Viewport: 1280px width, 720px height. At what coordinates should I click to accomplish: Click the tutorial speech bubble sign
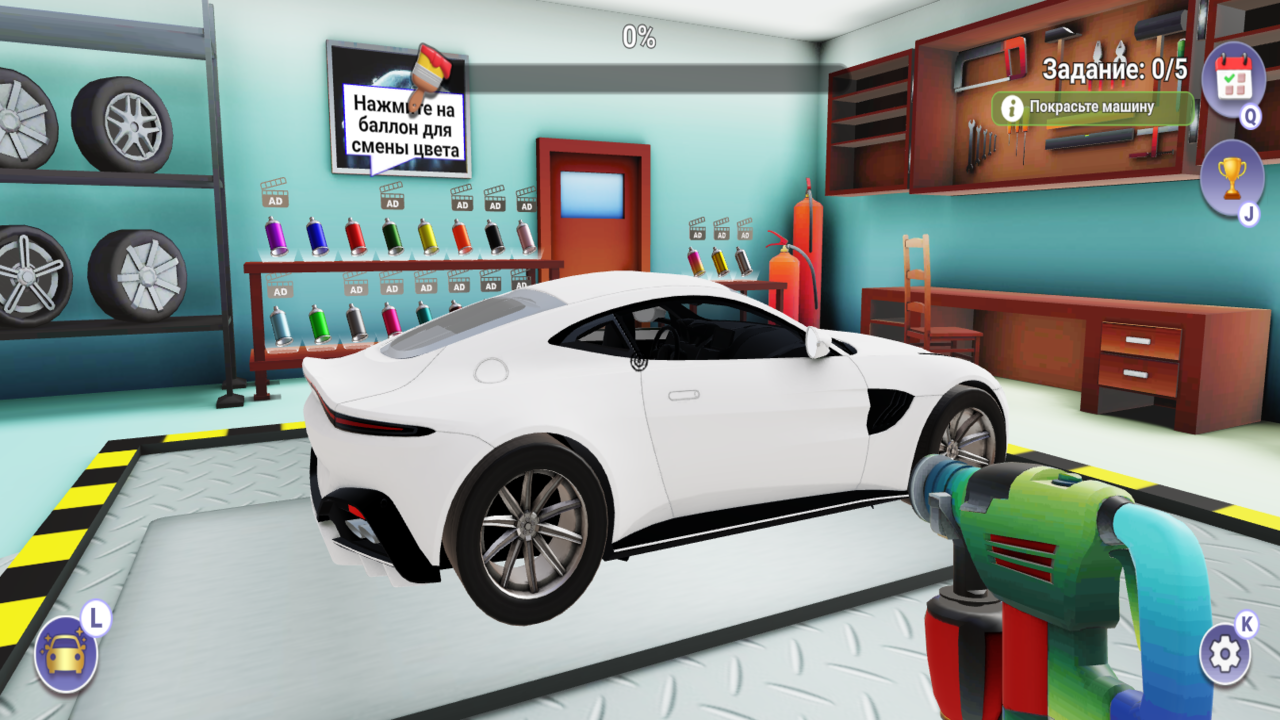(406, 120)
